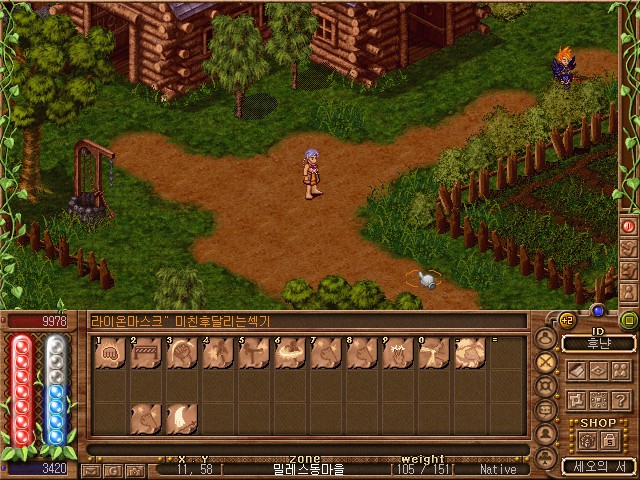Image resolution: width=640 pixels, height=480 pixels.
Task: Open the crossed swords menu button
Action: tap(546, 362)
